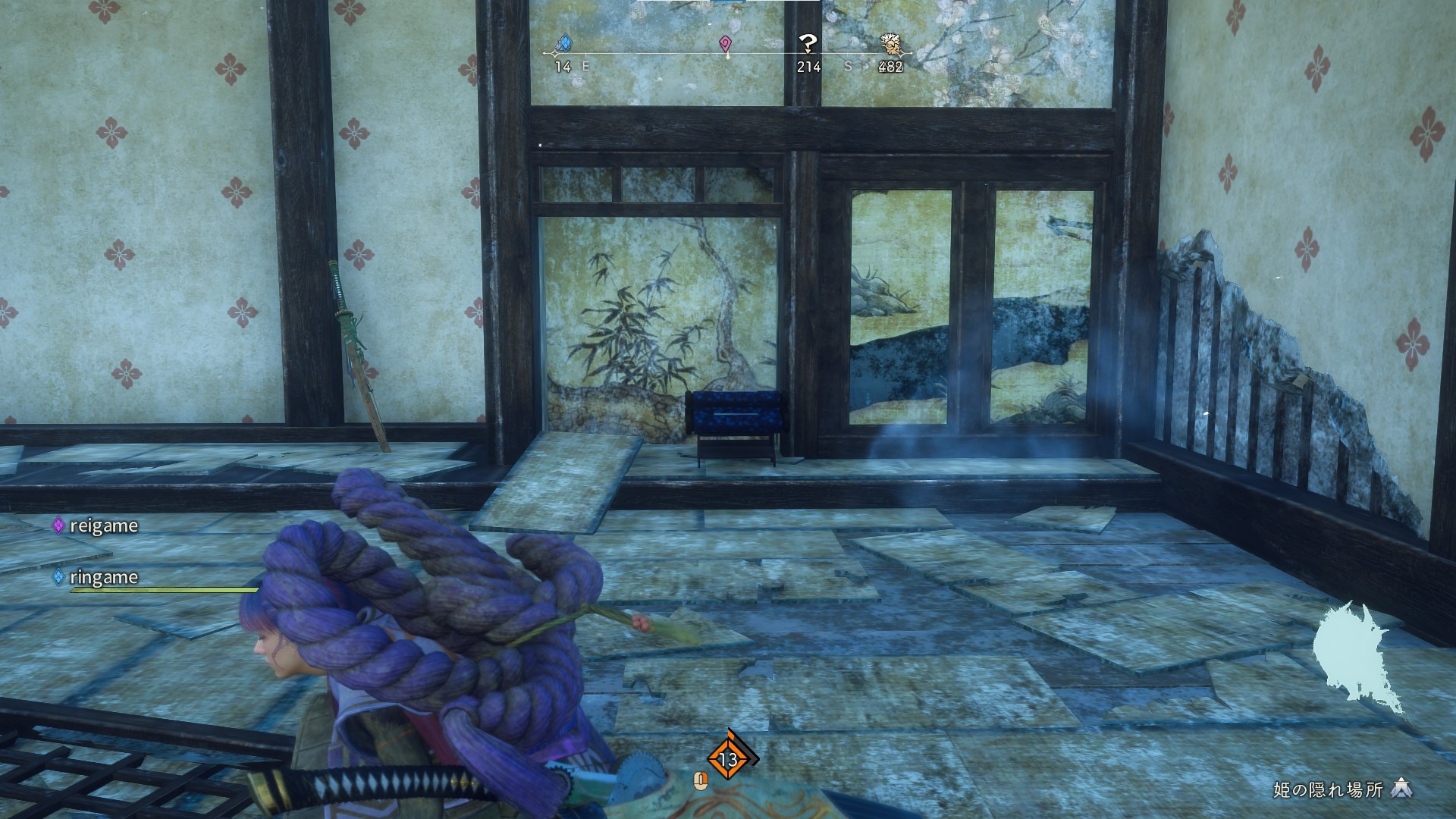Click the question mark compass marker

[x=808, y=44]
